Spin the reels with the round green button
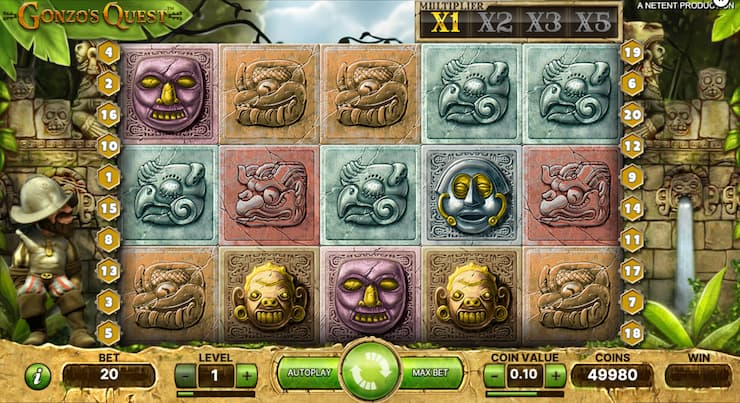Screen dimensions: 740x403 370,372
